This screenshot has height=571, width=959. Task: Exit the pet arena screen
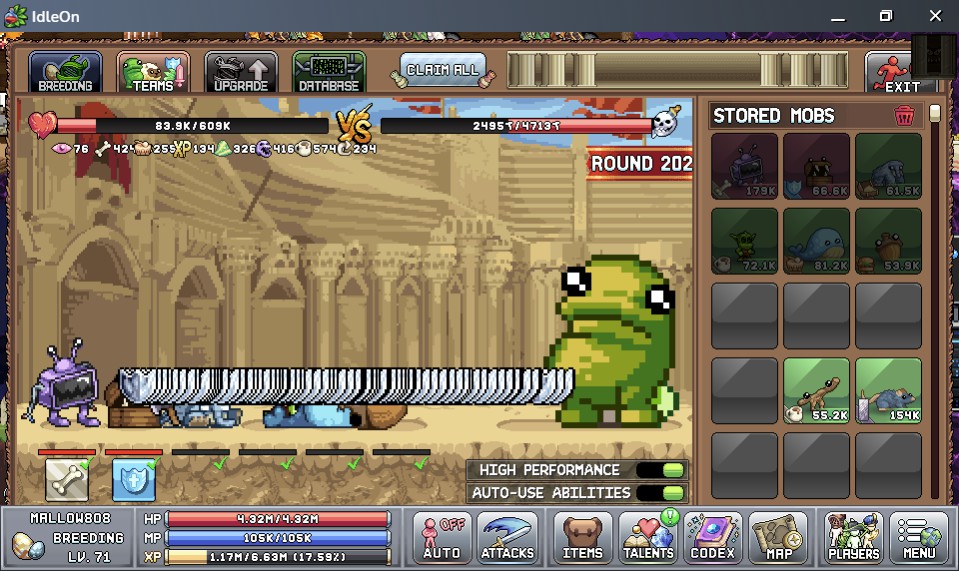(895, 72)
